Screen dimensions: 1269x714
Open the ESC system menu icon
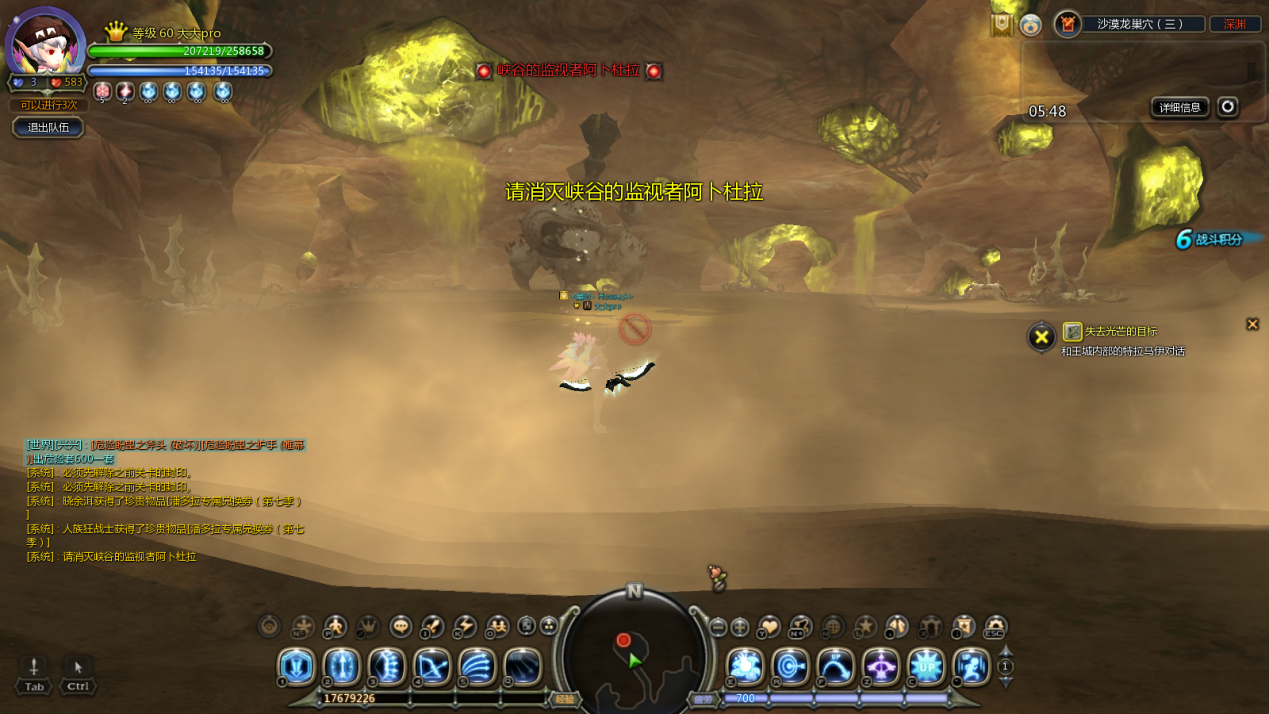[x=995, y=627]
